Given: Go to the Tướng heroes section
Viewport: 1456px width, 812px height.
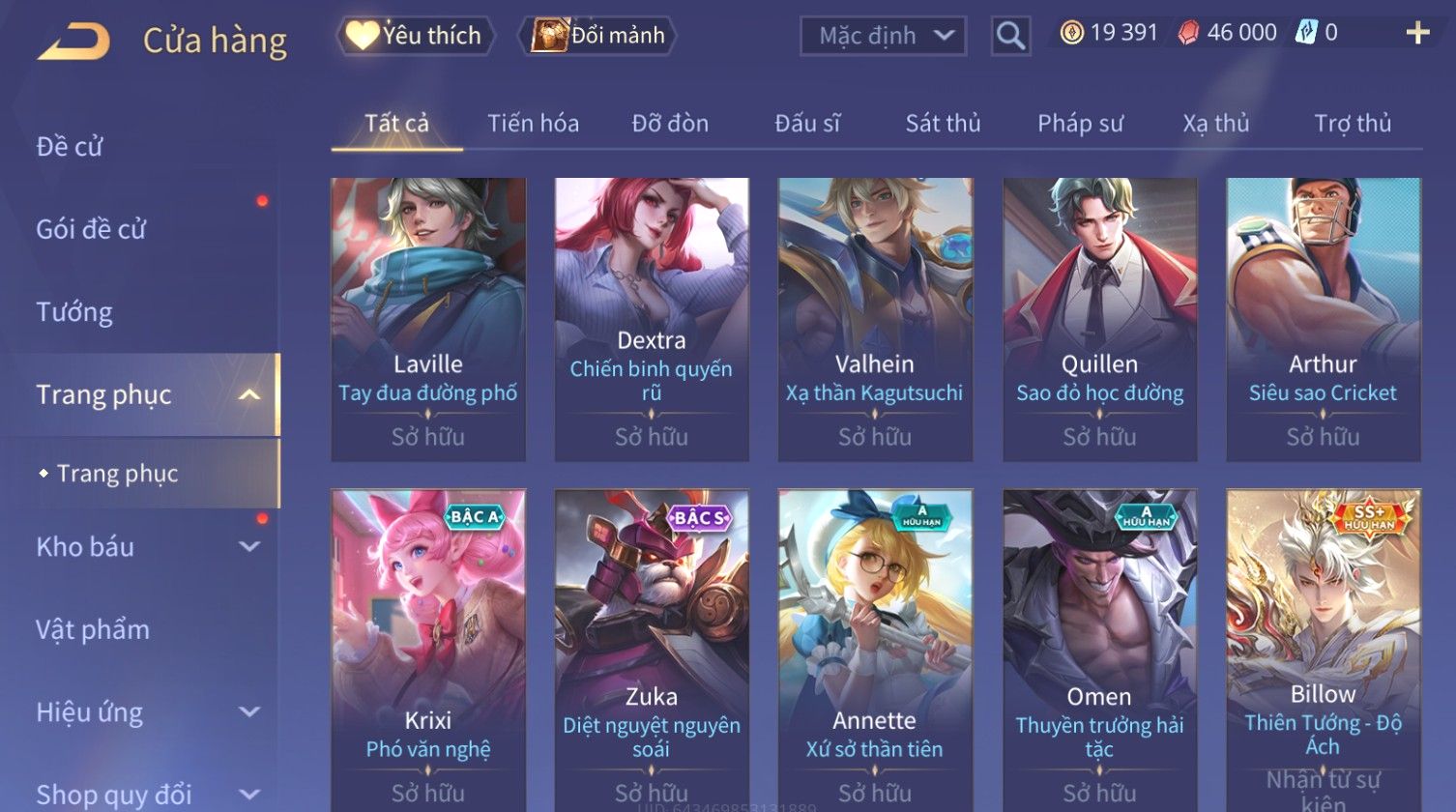Looking at the screenshot, I should [74, 312].
